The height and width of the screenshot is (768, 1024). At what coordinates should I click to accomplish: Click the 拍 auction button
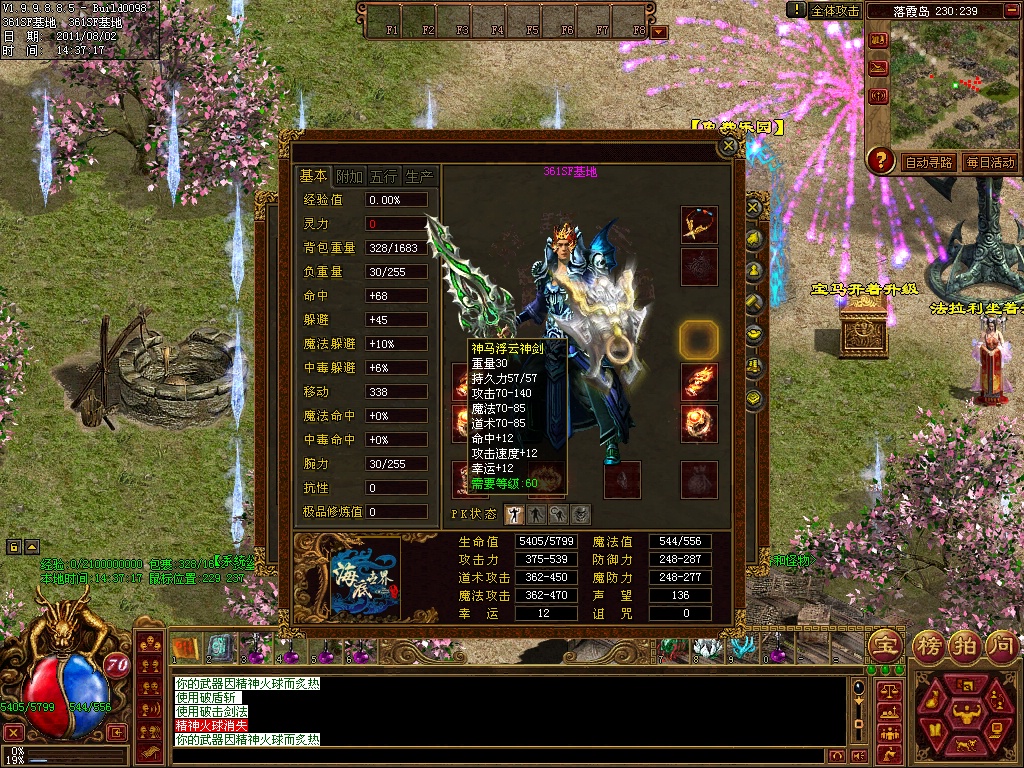click(x=963, y=644)
